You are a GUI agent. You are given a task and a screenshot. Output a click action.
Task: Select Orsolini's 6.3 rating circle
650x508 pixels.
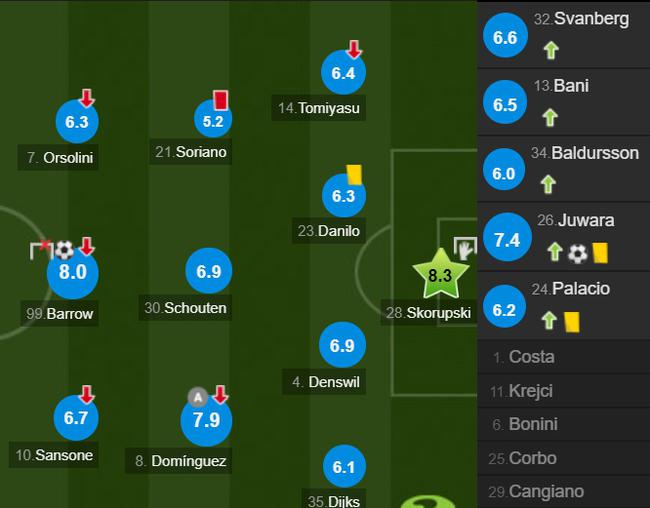pos(77,122)
